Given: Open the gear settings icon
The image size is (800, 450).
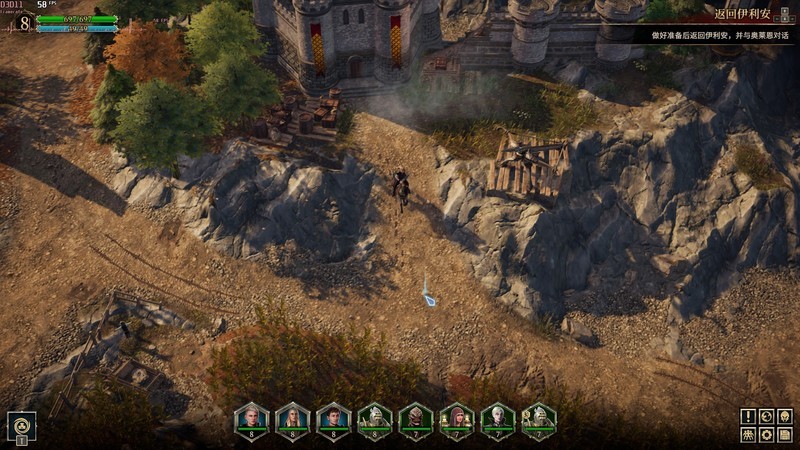Looking at the screenshot, I should click(766, 434).
